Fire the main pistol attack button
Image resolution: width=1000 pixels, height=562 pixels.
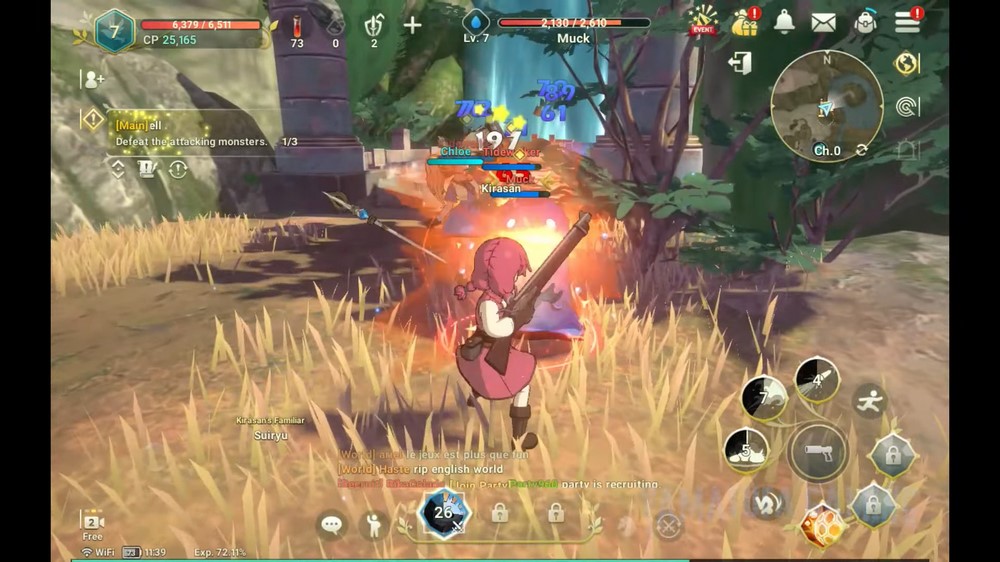tap(818, 453)
